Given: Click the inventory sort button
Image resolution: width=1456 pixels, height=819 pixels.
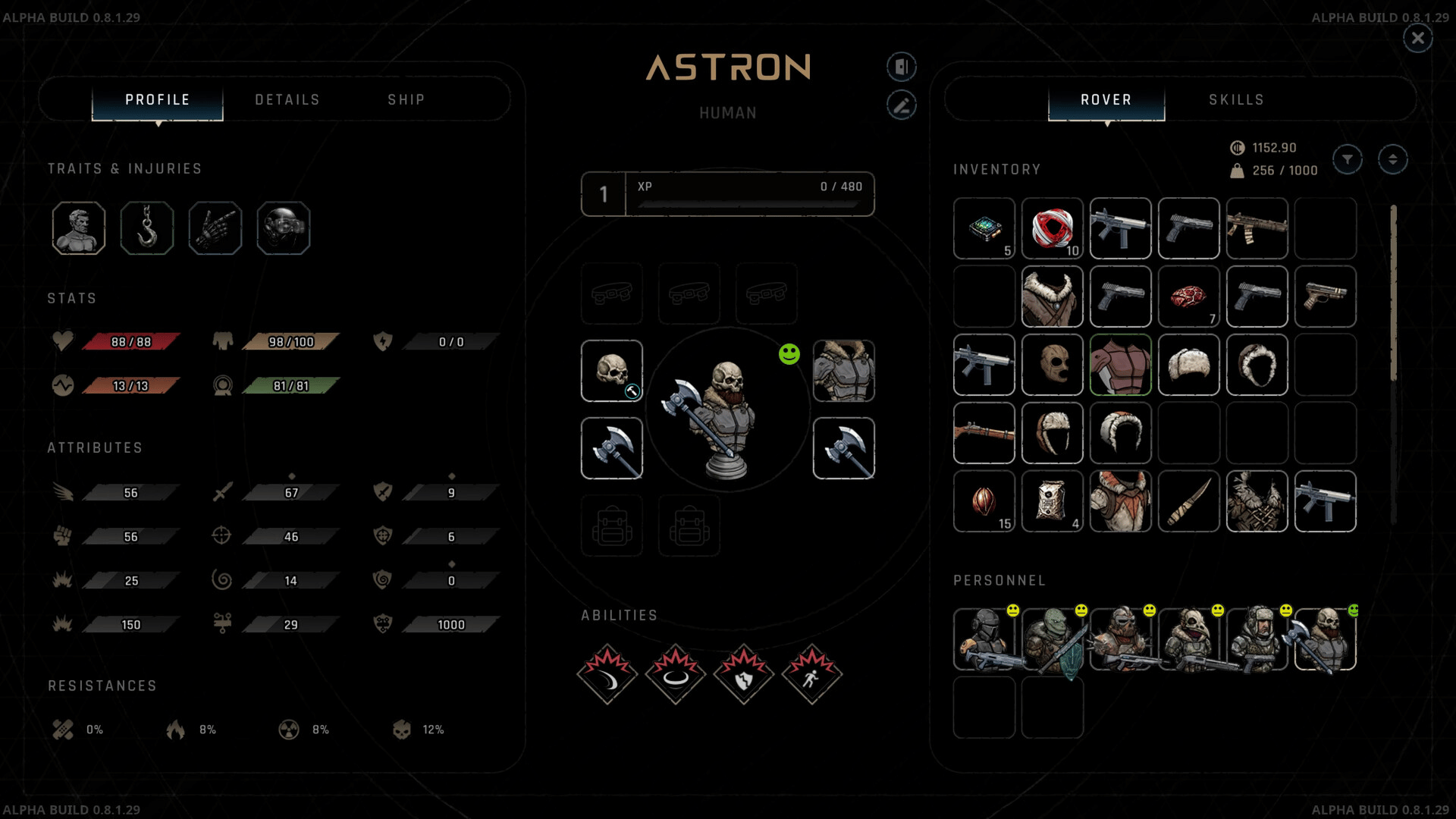Looking at the screenshot, I should [x=1392, y=159].
